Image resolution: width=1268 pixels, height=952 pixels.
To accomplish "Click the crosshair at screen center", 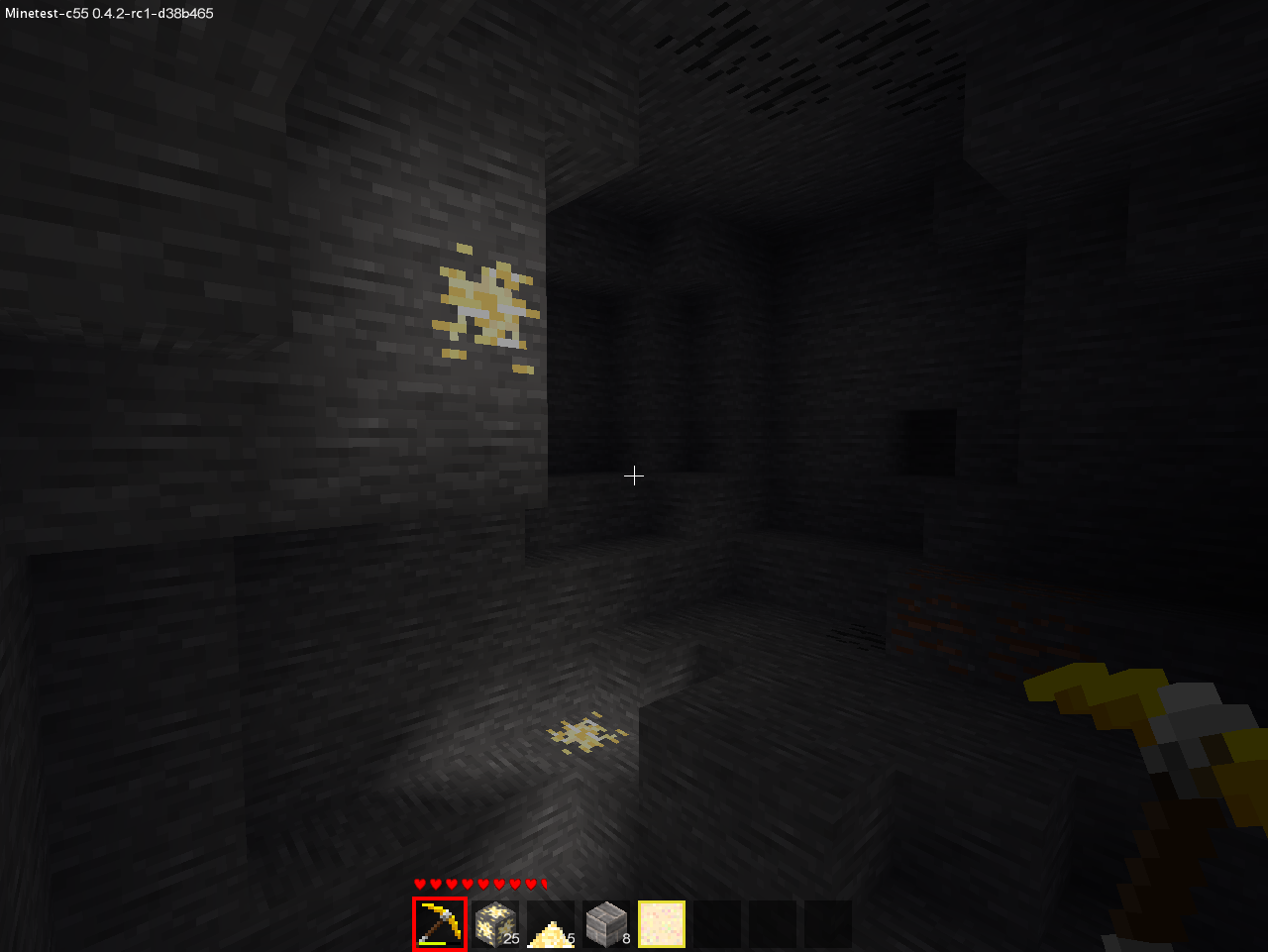I will click(634, 476).
